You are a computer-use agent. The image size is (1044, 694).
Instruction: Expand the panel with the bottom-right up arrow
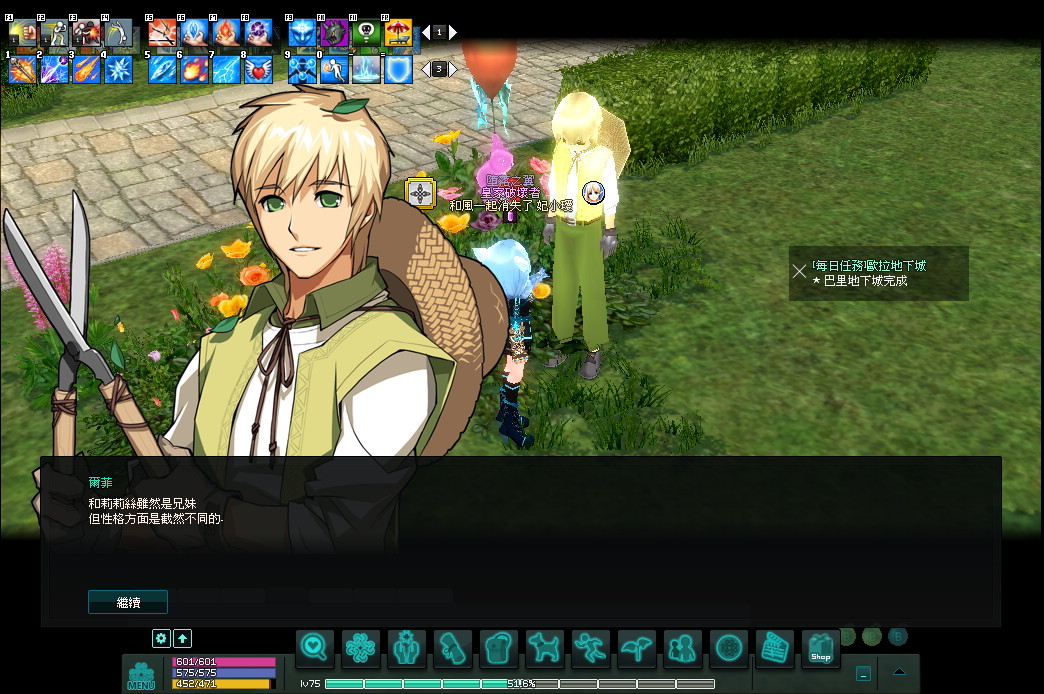coord(899,672)
